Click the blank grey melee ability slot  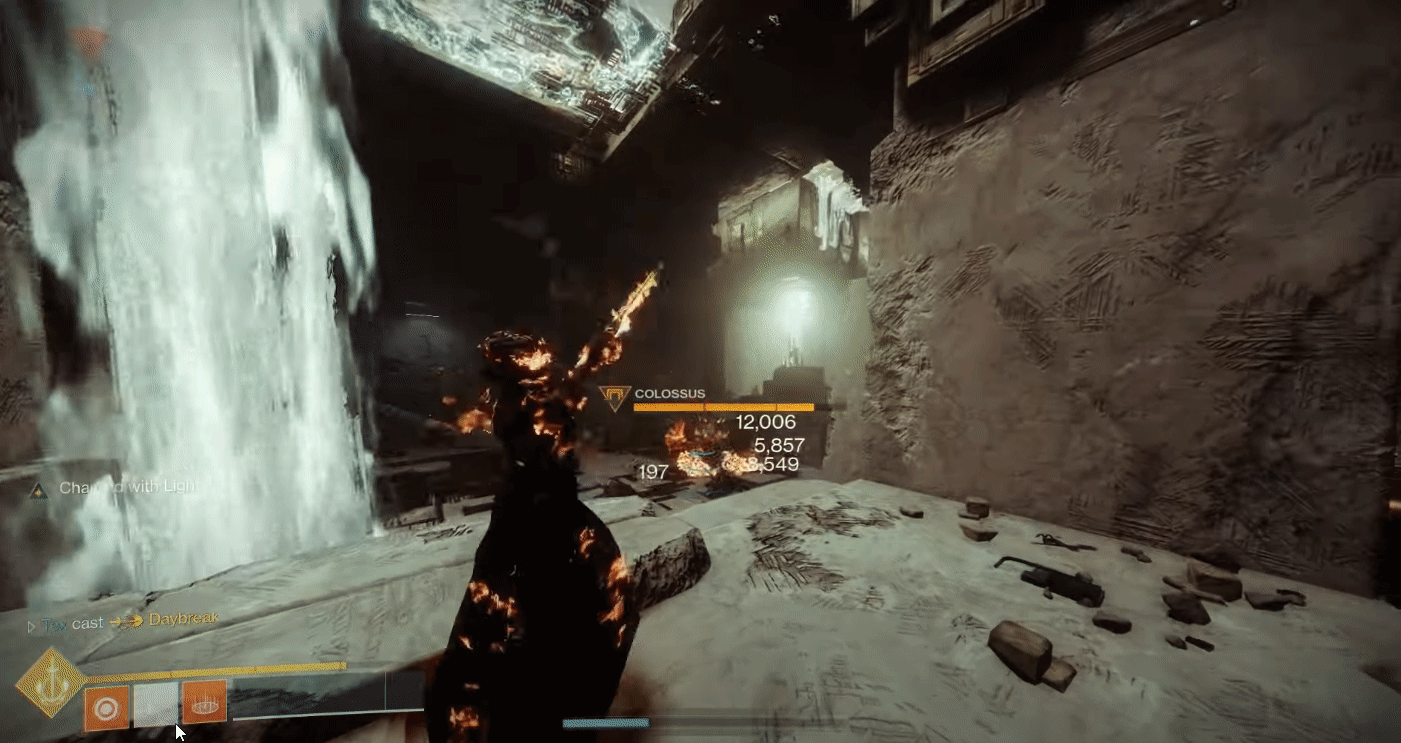pos(155,705)
